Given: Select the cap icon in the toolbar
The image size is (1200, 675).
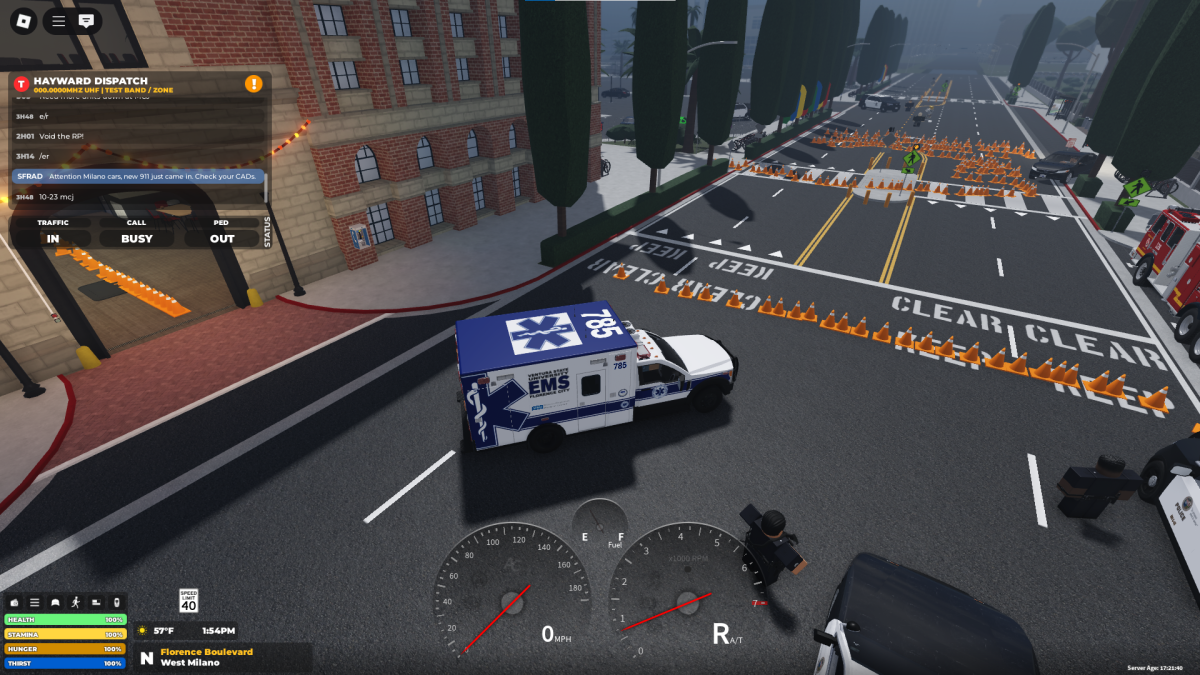Looking at the screenshot, I should tap(55, 602).
